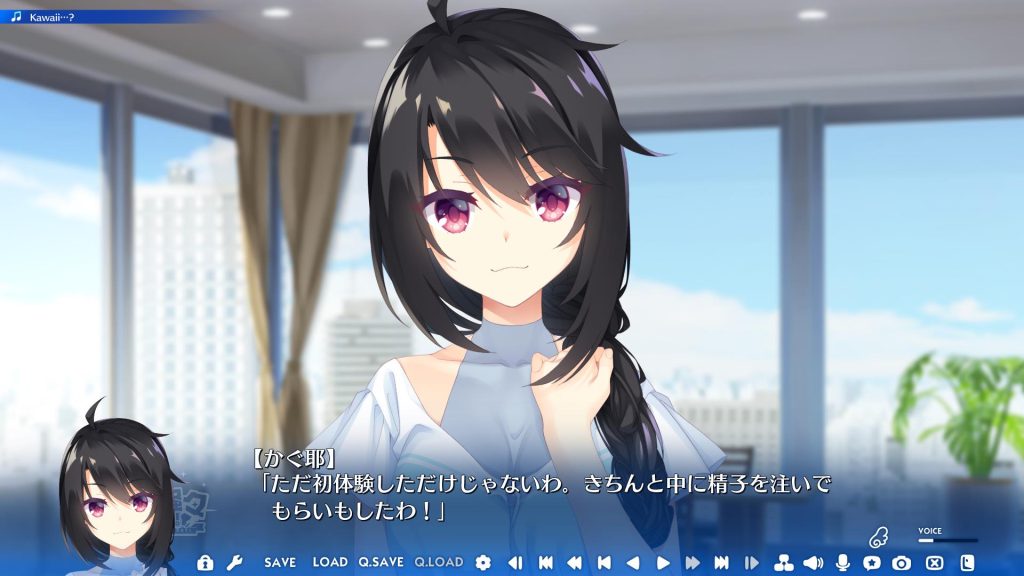
Task: Click the wrench tool icon
Action: 234,563
